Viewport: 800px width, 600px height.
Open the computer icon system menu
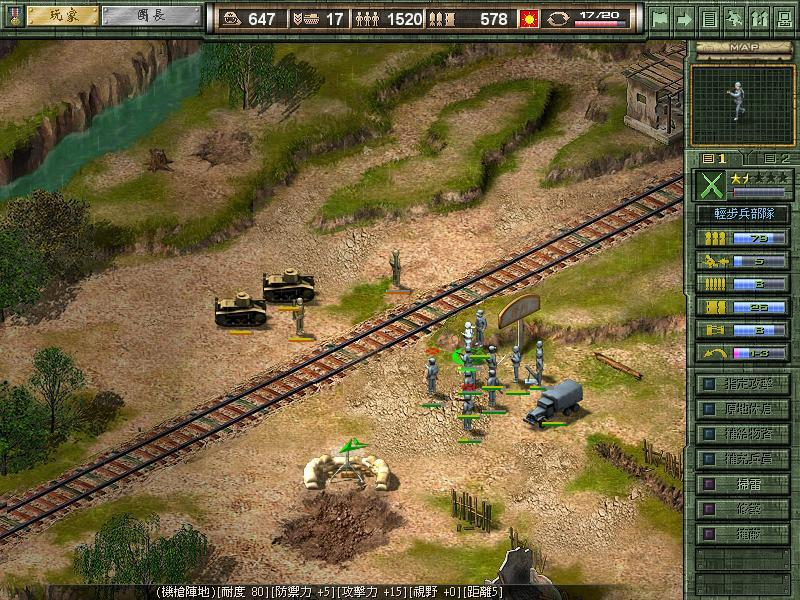[x=783, y=18]
